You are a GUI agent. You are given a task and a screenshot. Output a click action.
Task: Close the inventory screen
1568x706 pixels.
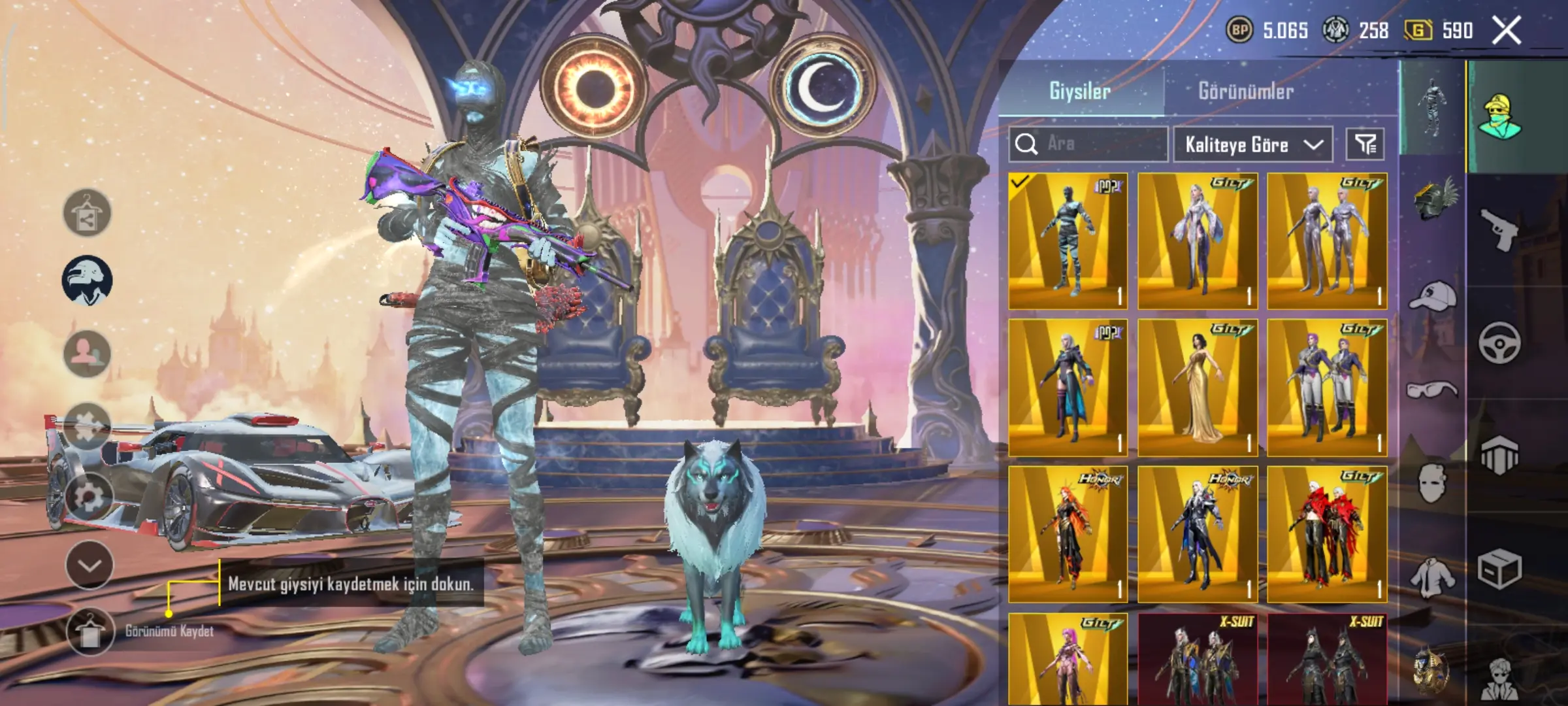point(1507,31)
